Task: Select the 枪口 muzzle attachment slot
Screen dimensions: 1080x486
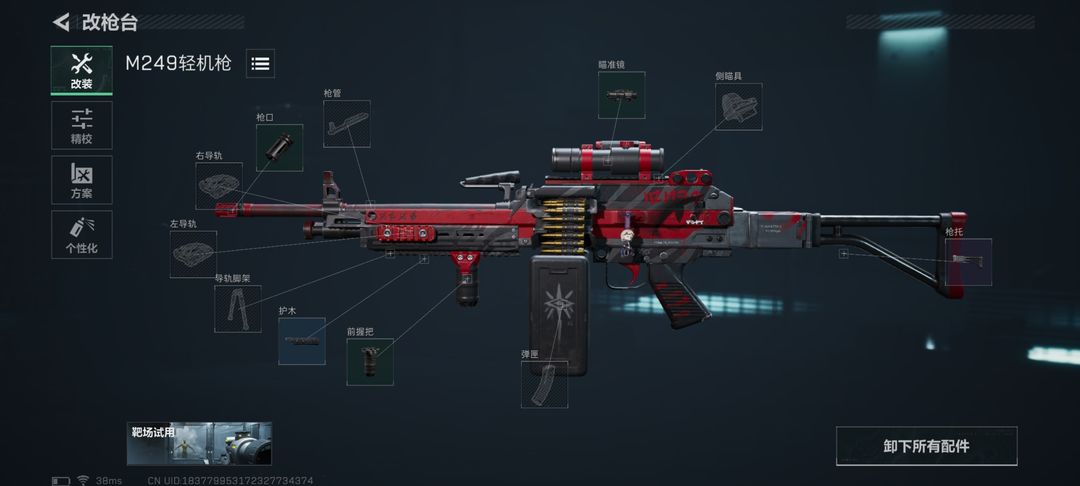Action: 278,148
